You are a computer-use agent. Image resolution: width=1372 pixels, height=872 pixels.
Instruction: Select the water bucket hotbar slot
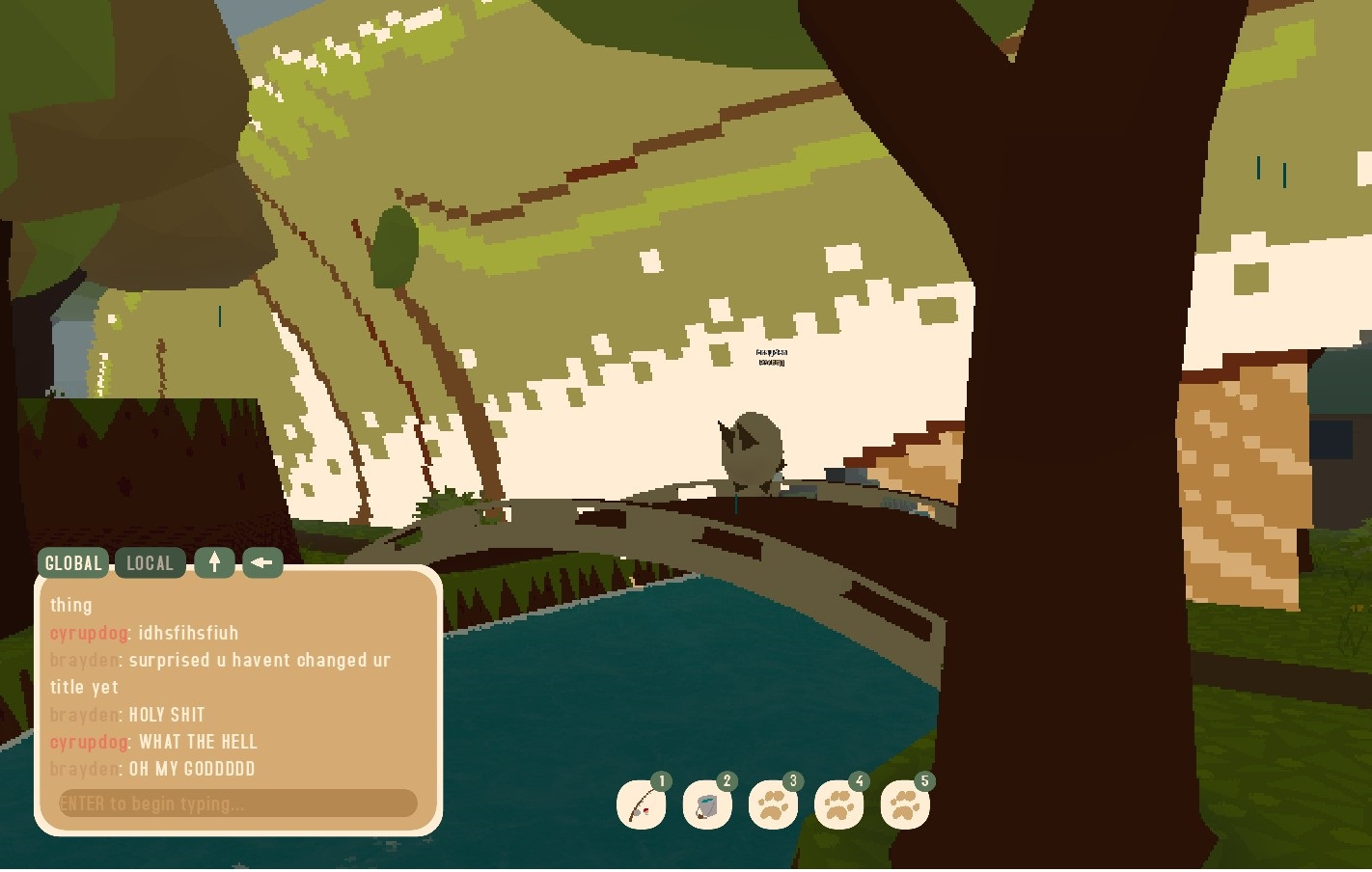point(707,805)
